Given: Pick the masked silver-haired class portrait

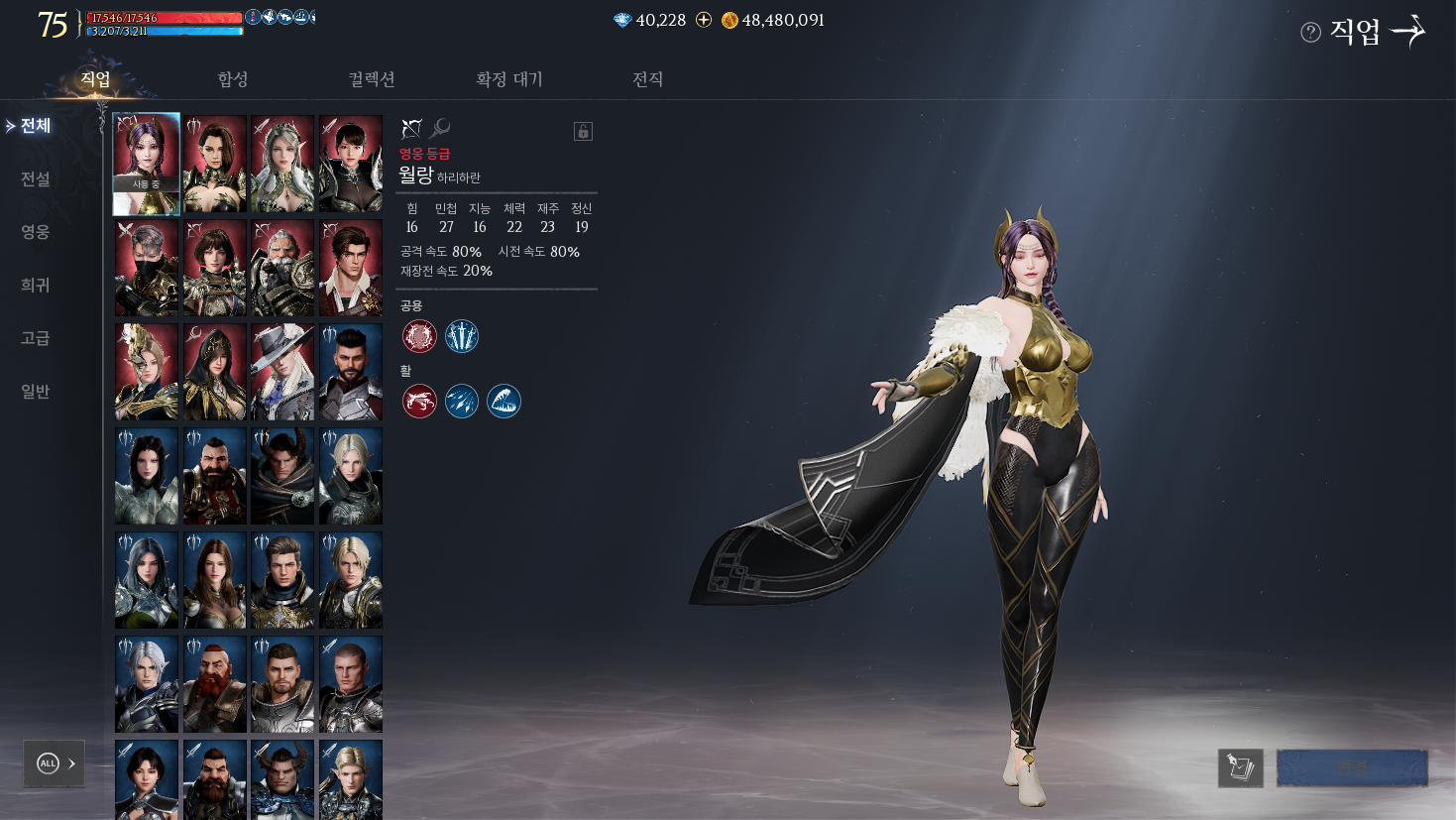Looking at the screenshot, I should [147, 268].
